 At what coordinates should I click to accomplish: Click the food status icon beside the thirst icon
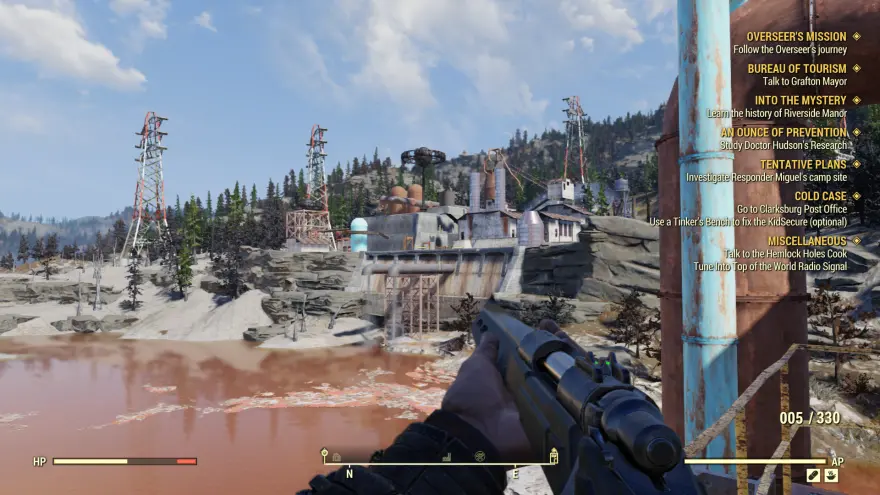[x=813, y=476]
